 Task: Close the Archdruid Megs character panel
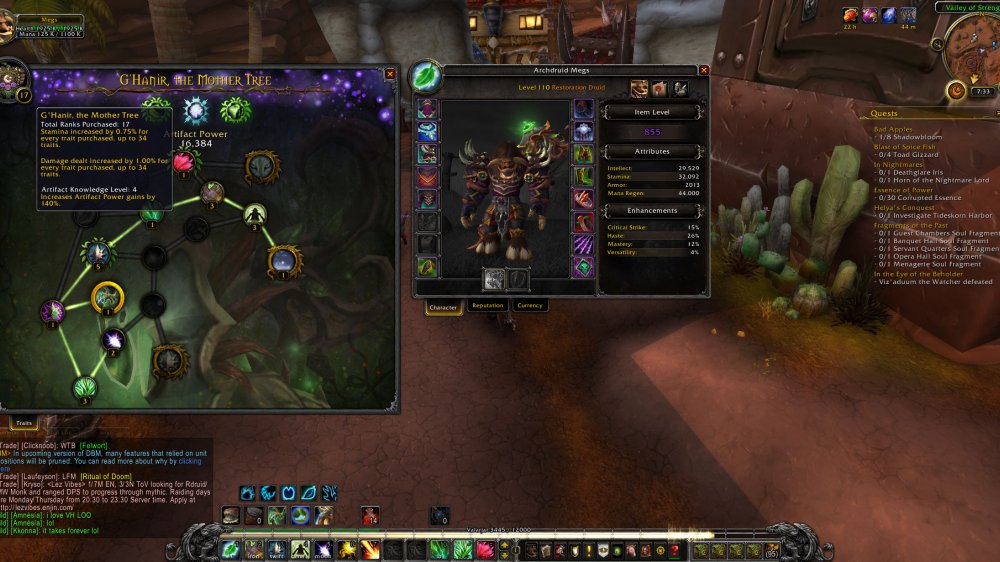click(x=704, y=70)
